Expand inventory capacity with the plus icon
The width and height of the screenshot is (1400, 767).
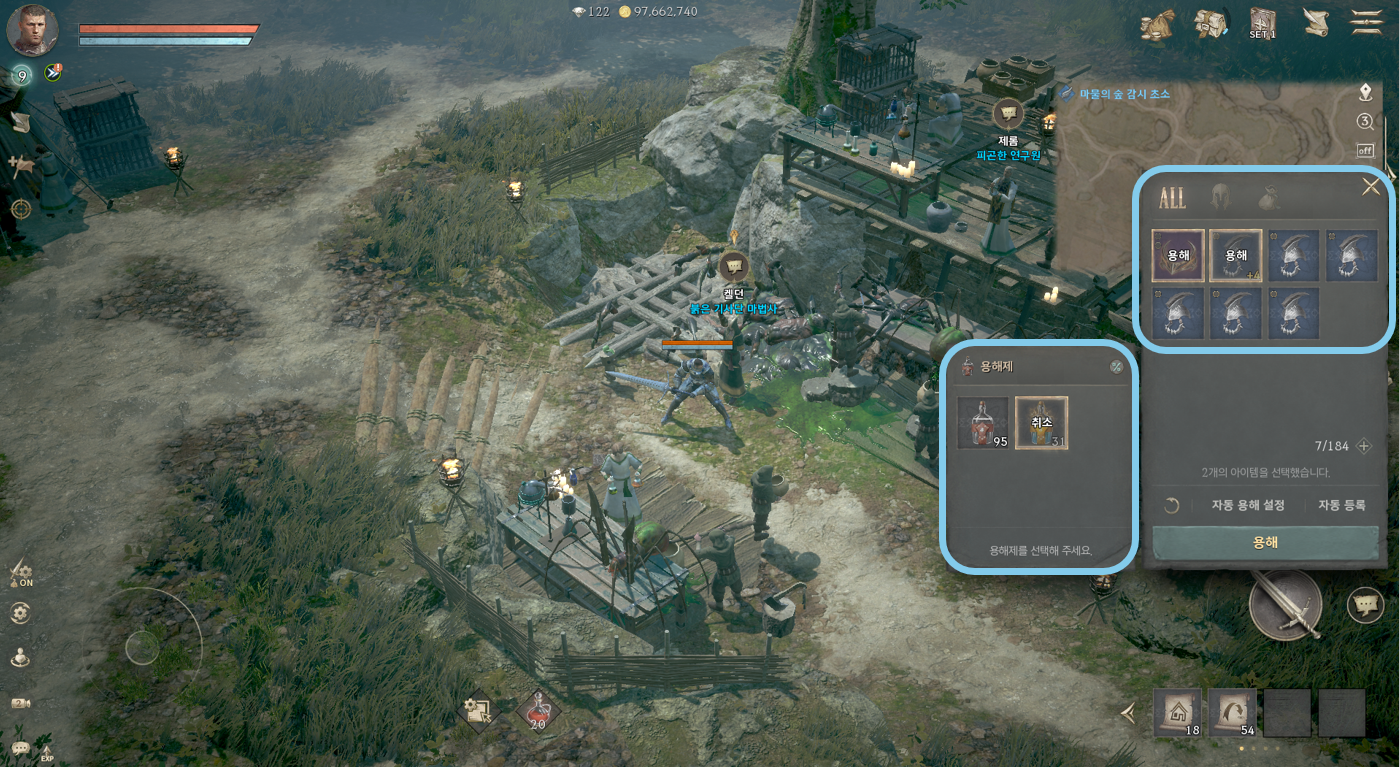tap(1363, 446)
